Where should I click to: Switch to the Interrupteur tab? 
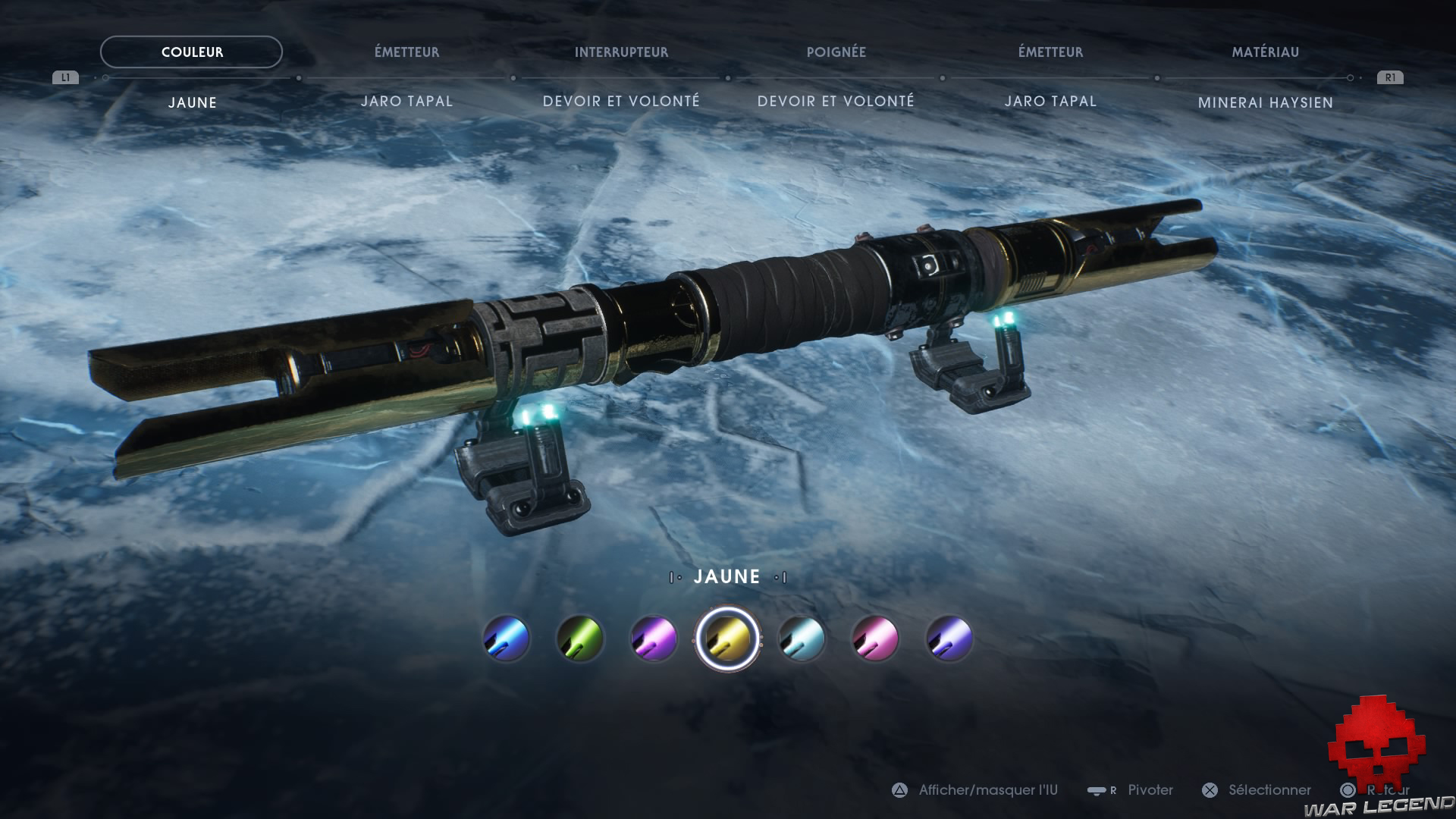(621, 52)
